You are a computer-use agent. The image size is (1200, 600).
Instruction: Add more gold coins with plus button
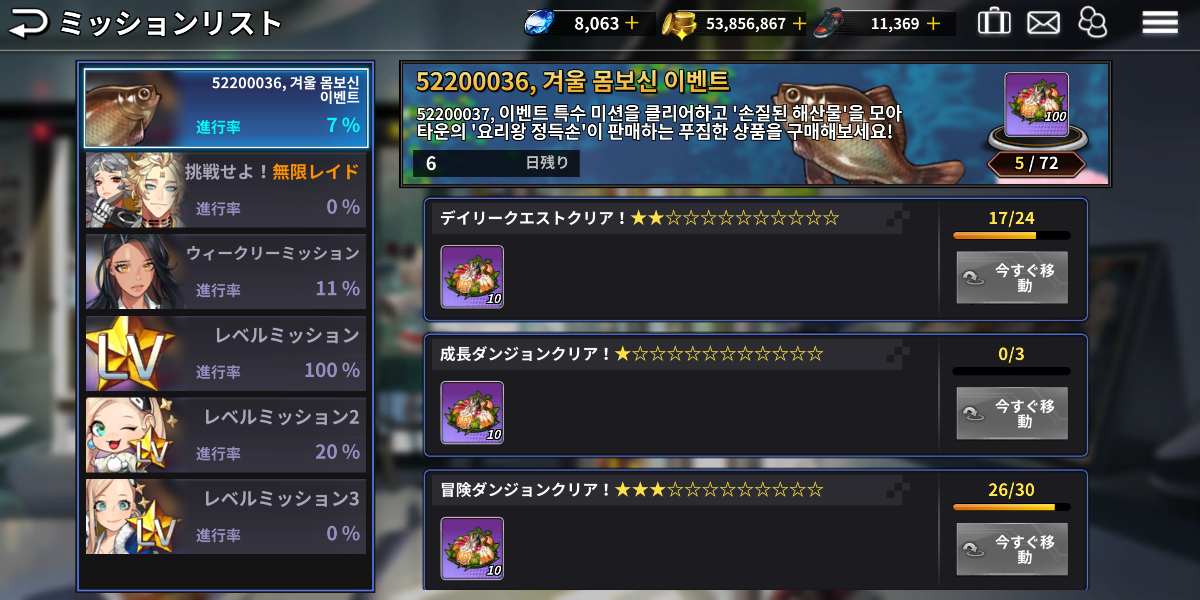[x=799, y=23]
